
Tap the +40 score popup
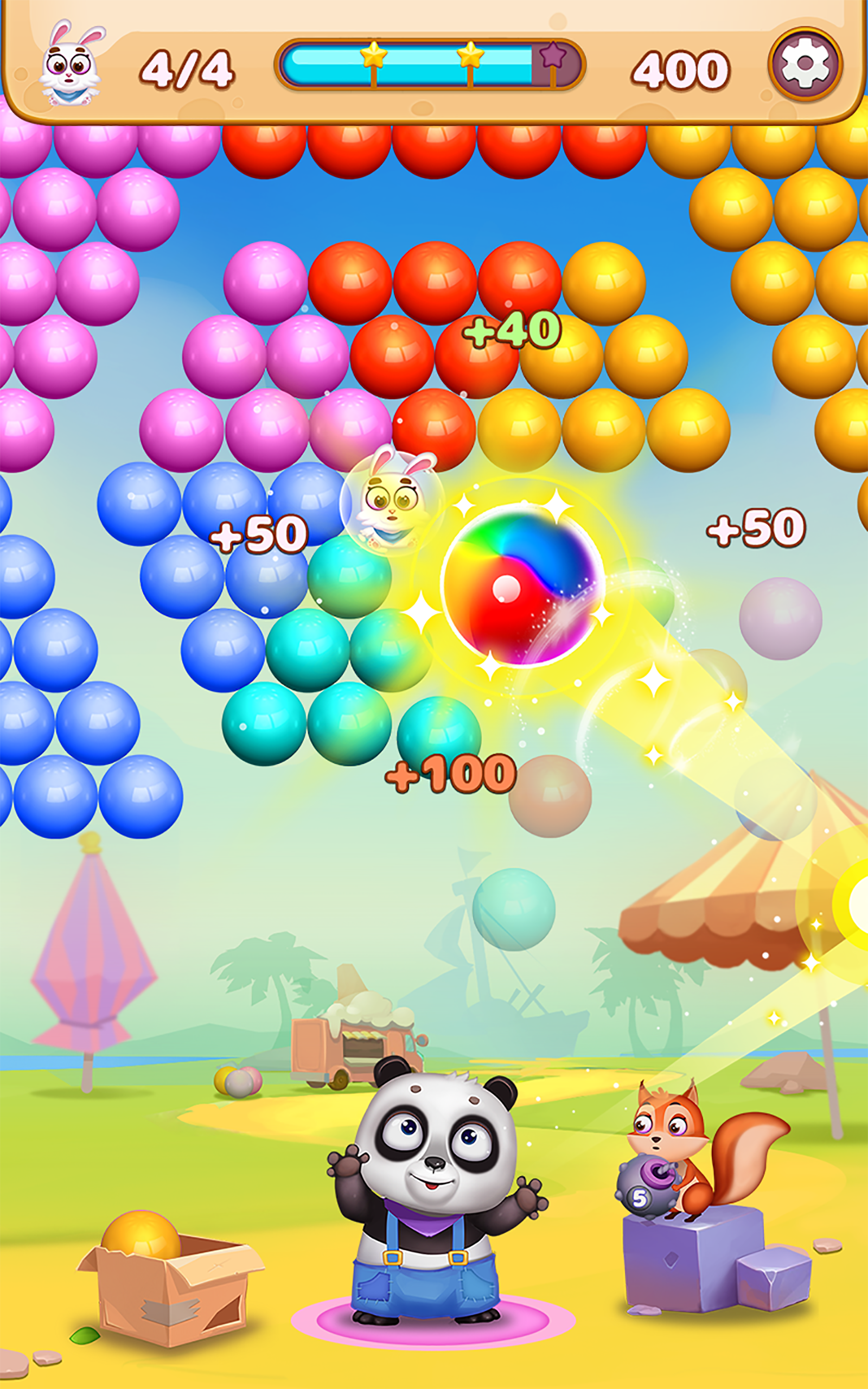511,330
